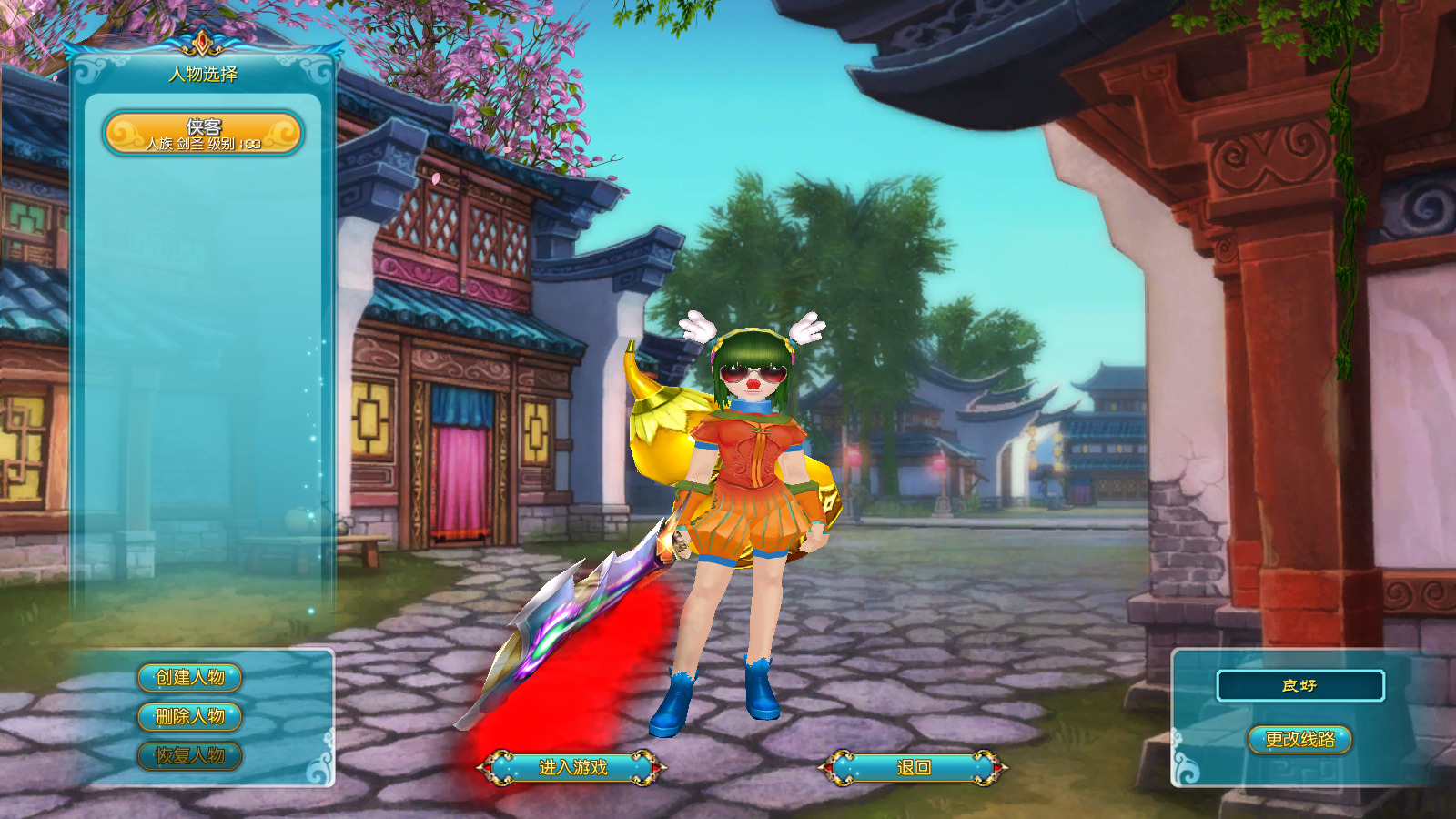Click the 人物选择 panel title
This screenshot has width=1456, height=819.
coord(204,73)
